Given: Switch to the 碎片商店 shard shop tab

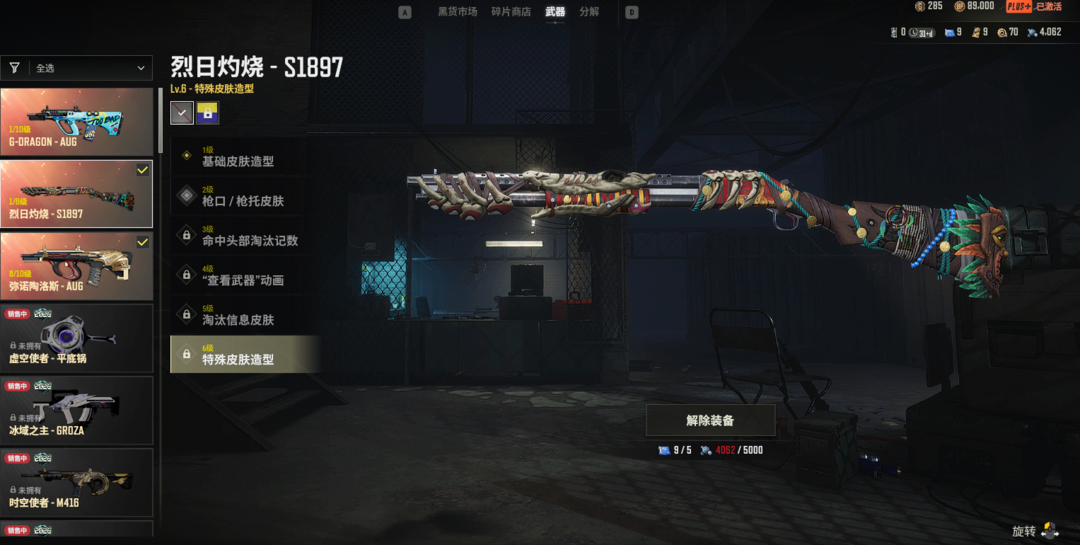Looking at the screenshot, I should [x=512, y=12].
